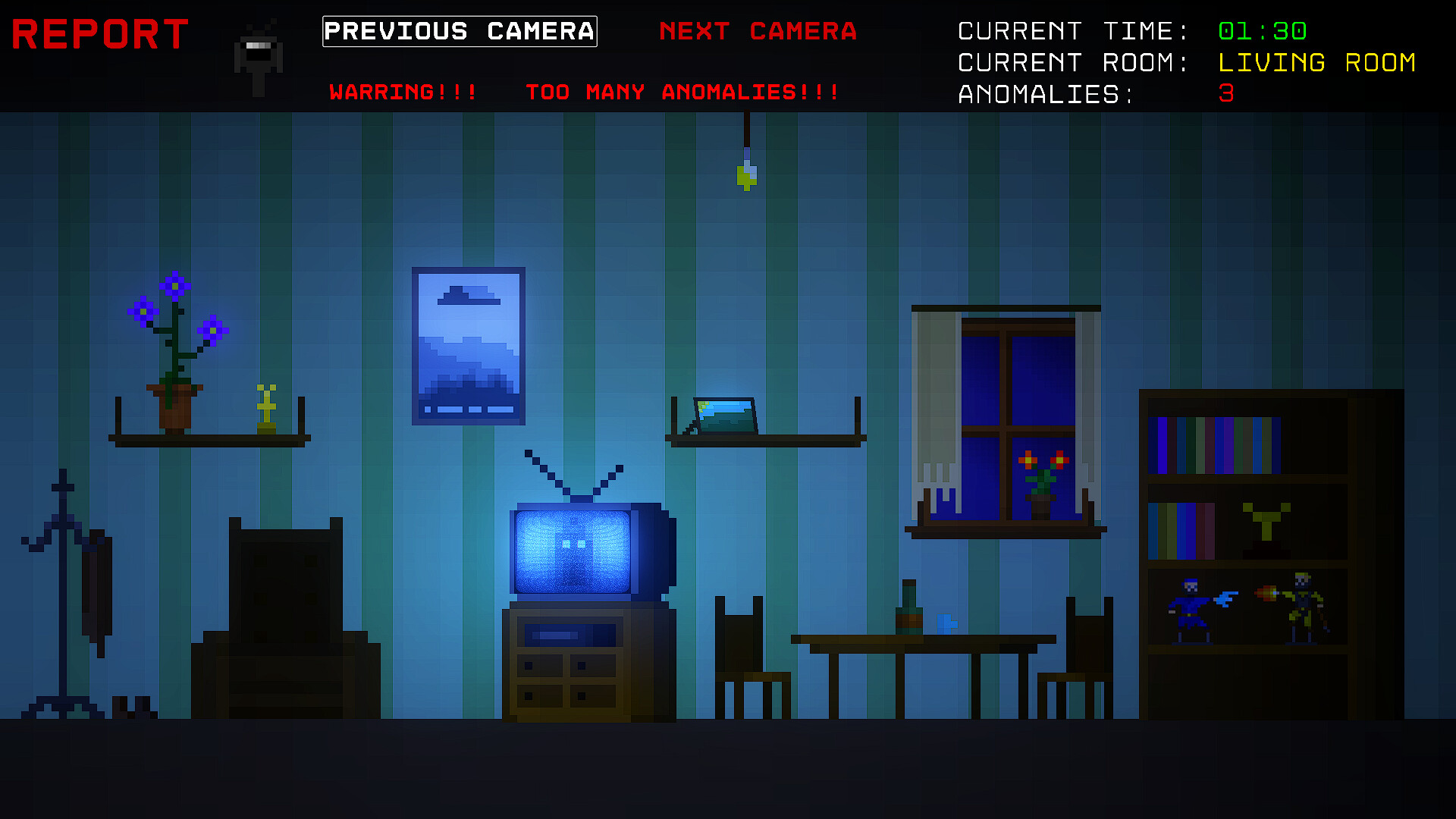Click the bottle on the dining table
Screen dimensions: 1456x819
click(908, 607)
